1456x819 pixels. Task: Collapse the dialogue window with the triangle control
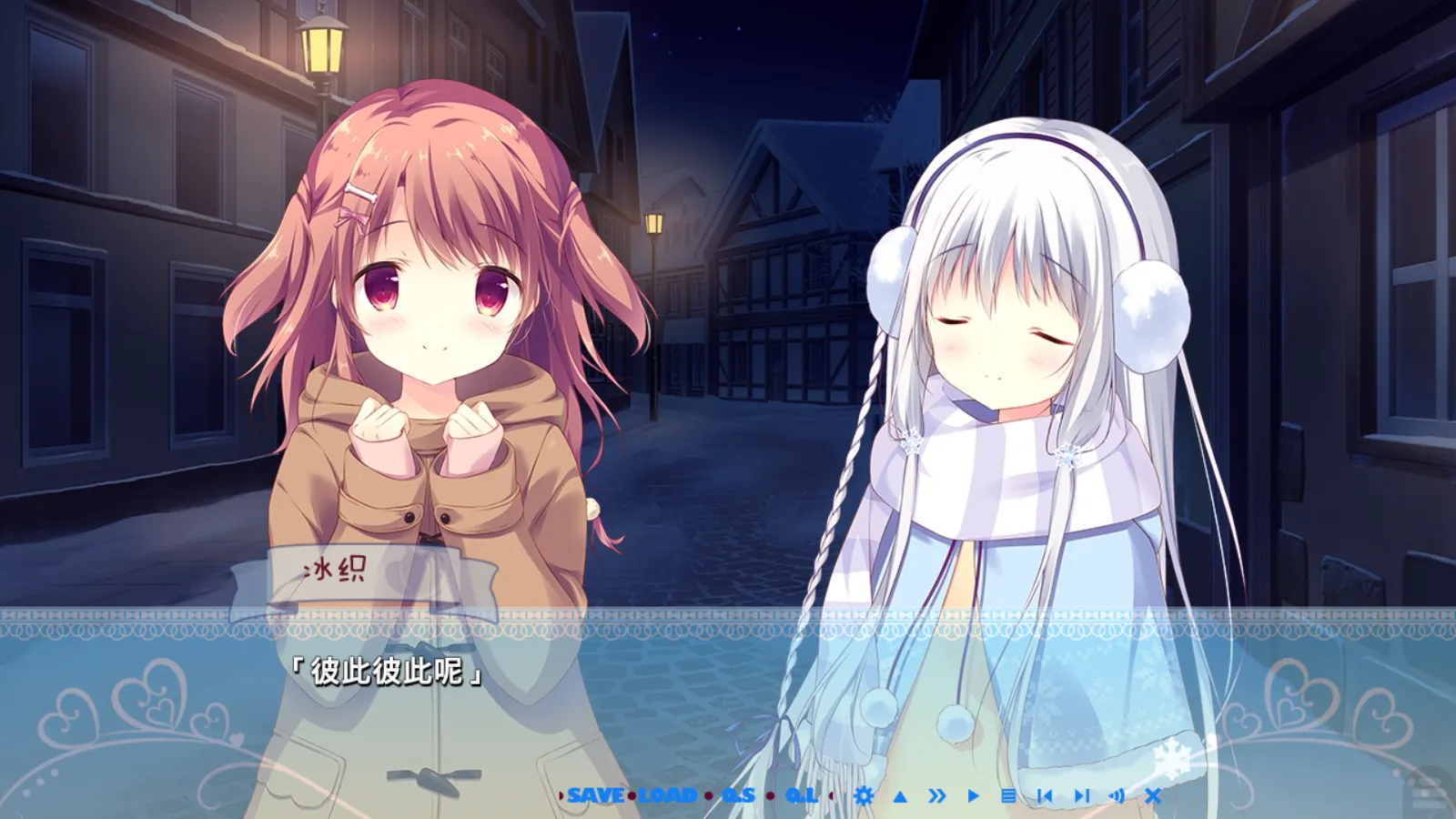click(900, 795)
